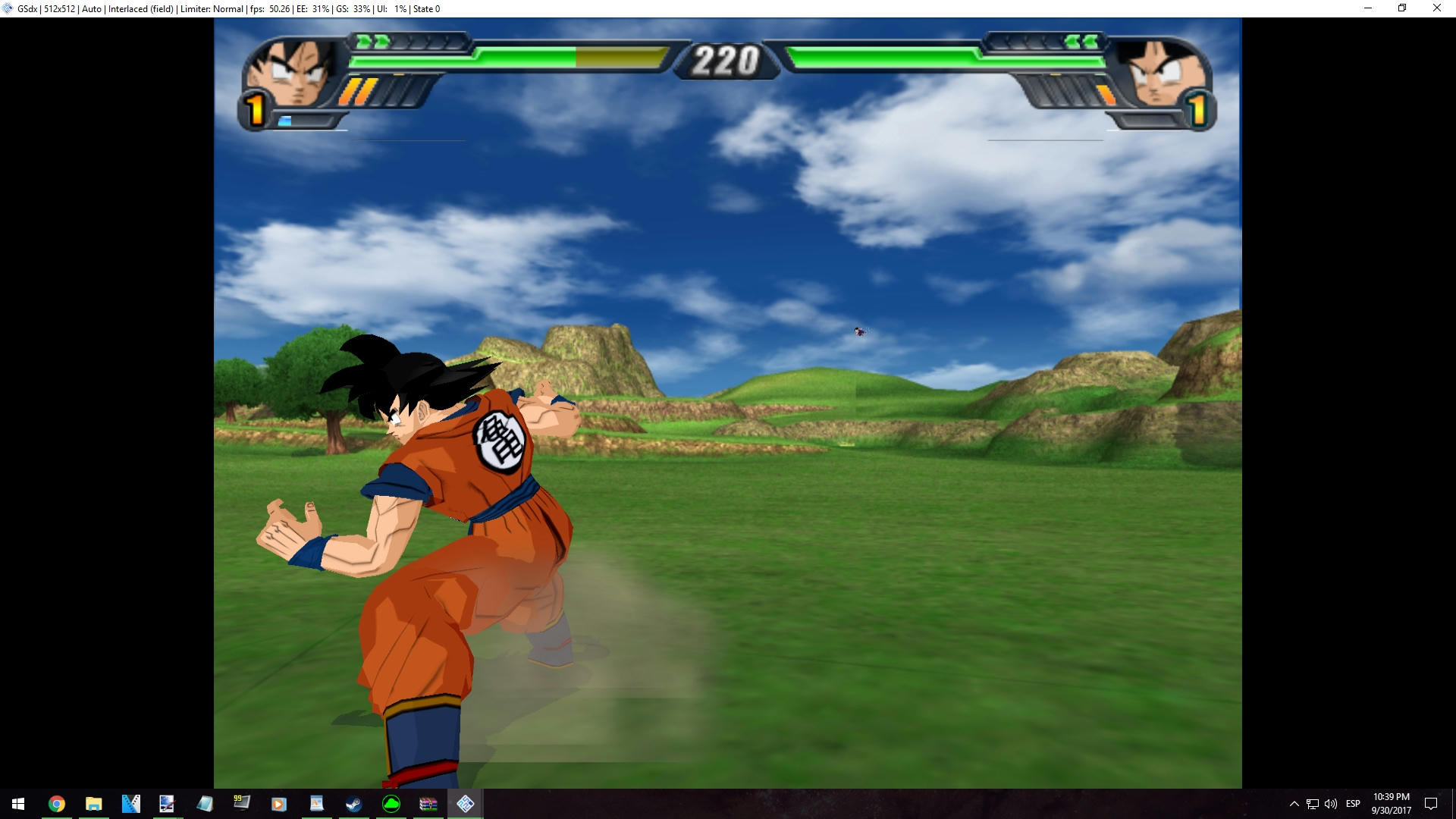The height and width of the screenshot is (819, 1456).
Task: Open Steam from the taskbar
Action: (353, 804)
